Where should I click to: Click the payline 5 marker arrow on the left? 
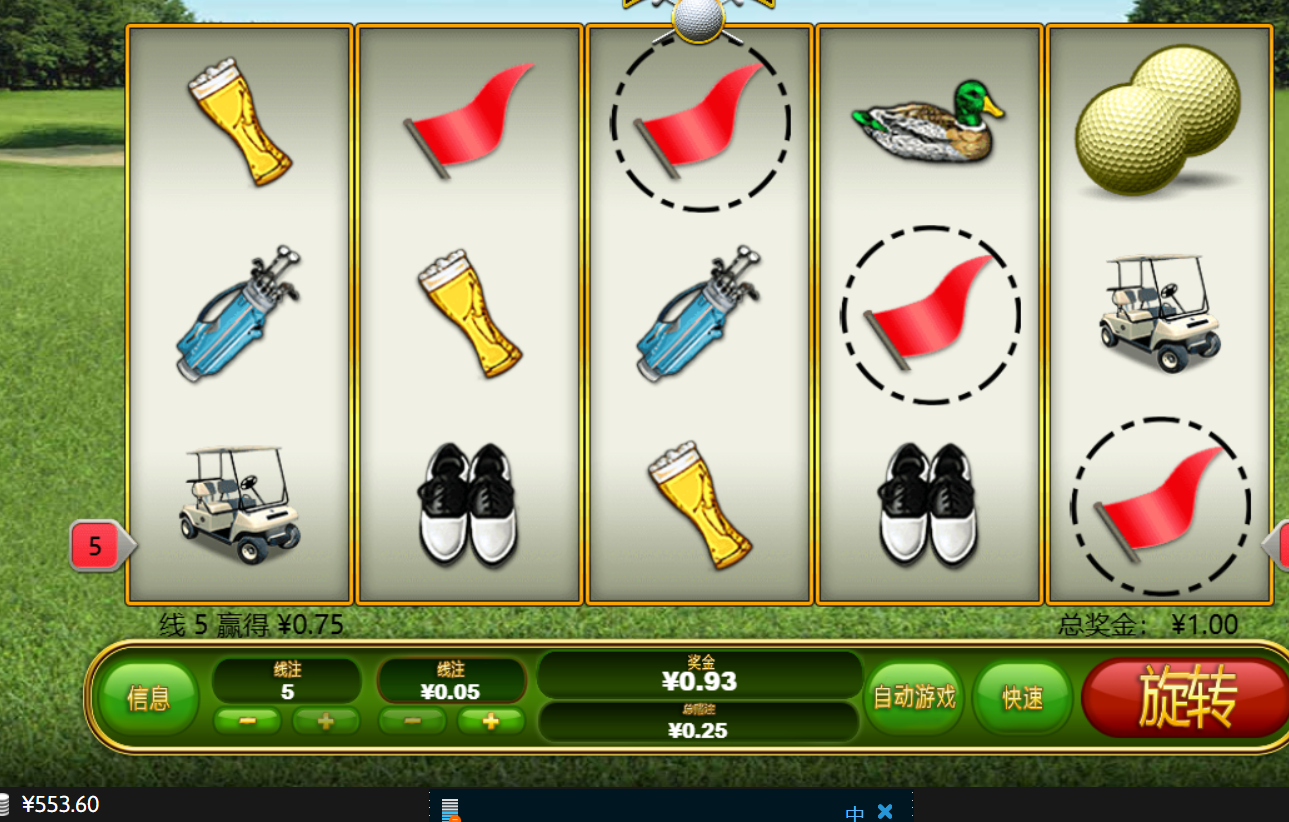tap(94, 546)
